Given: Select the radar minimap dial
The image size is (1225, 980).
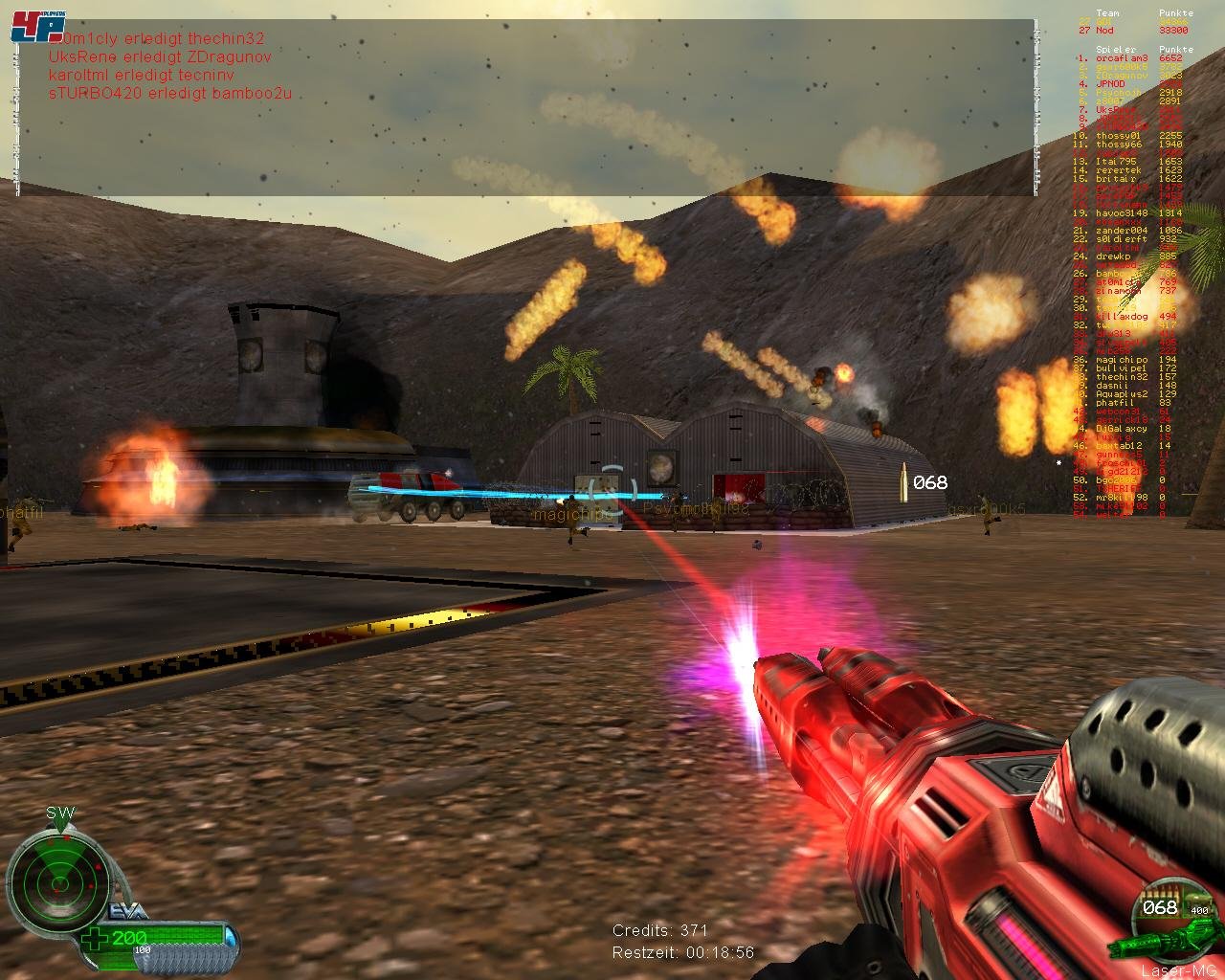Looking at the screenshot, I should (x=62, y=880).
